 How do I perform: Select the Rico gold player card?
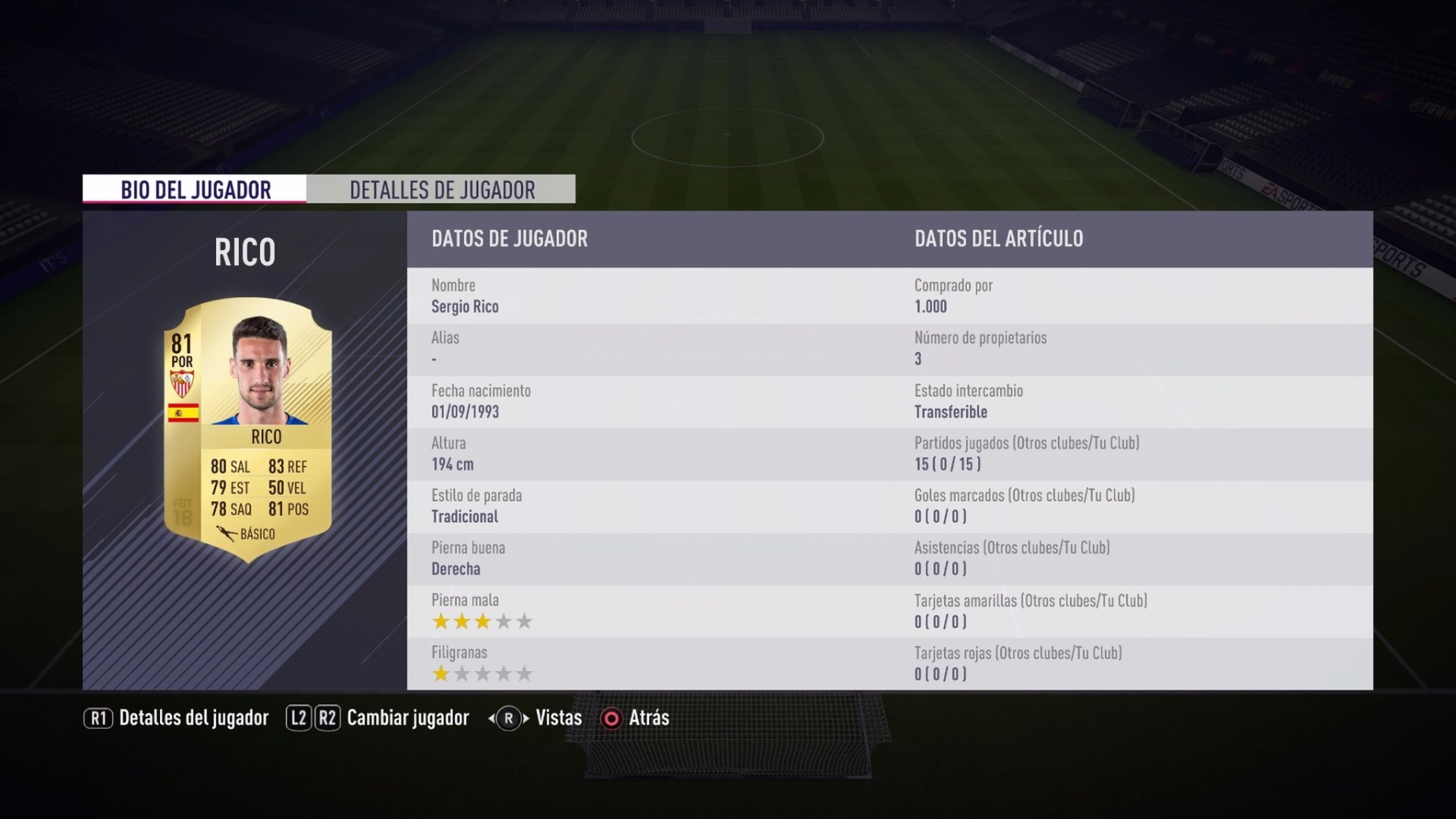click(248, 429)
